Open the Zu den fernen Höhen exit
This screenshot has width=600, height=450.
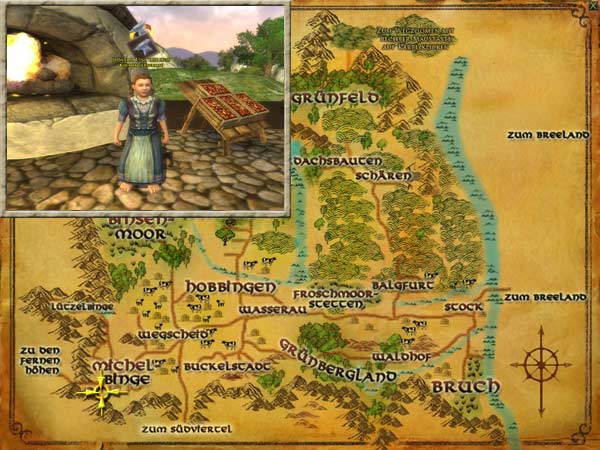(40, 358)
